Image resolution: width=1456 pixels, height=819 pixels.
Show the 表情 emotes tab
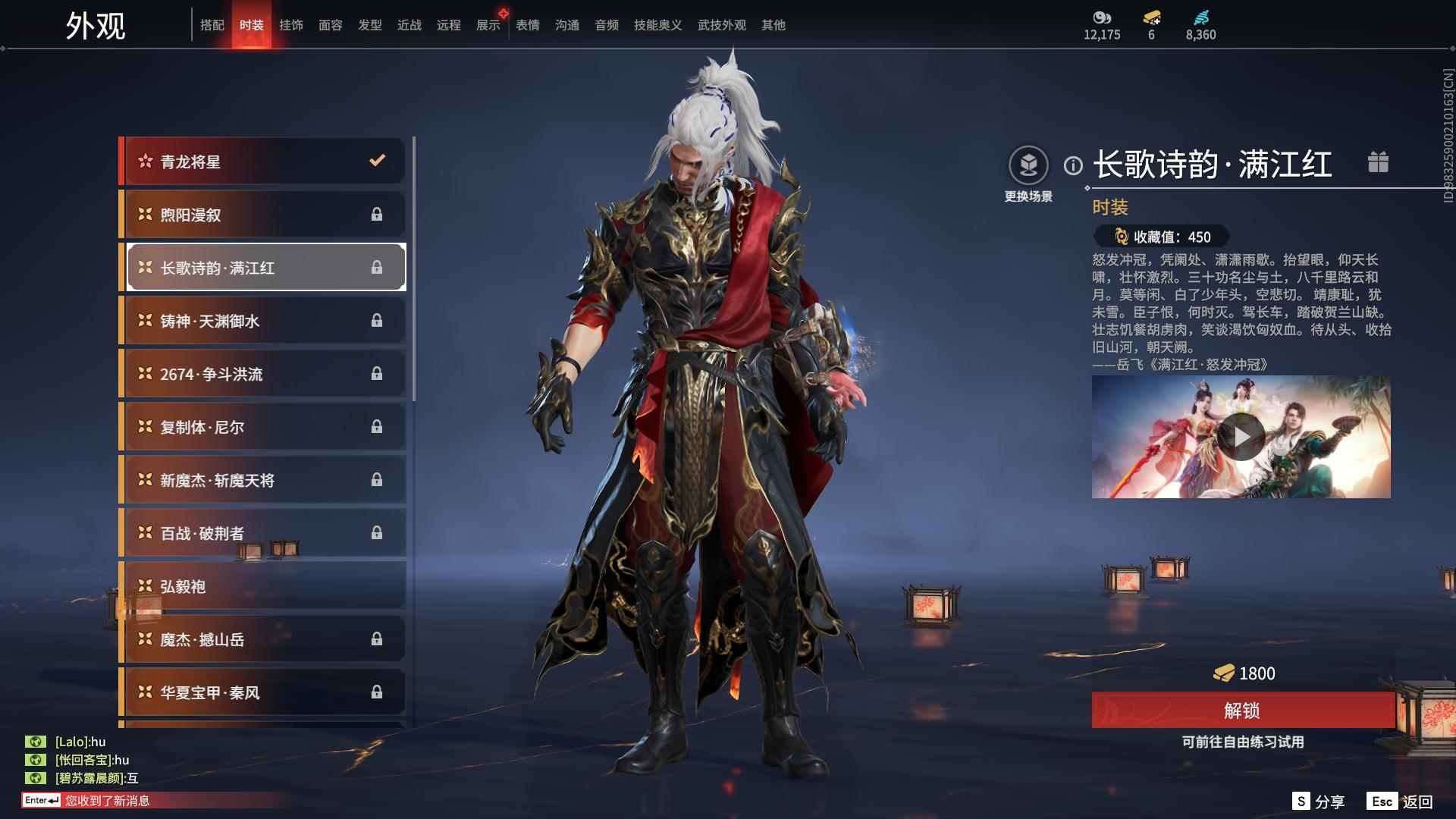click(528, 25)
